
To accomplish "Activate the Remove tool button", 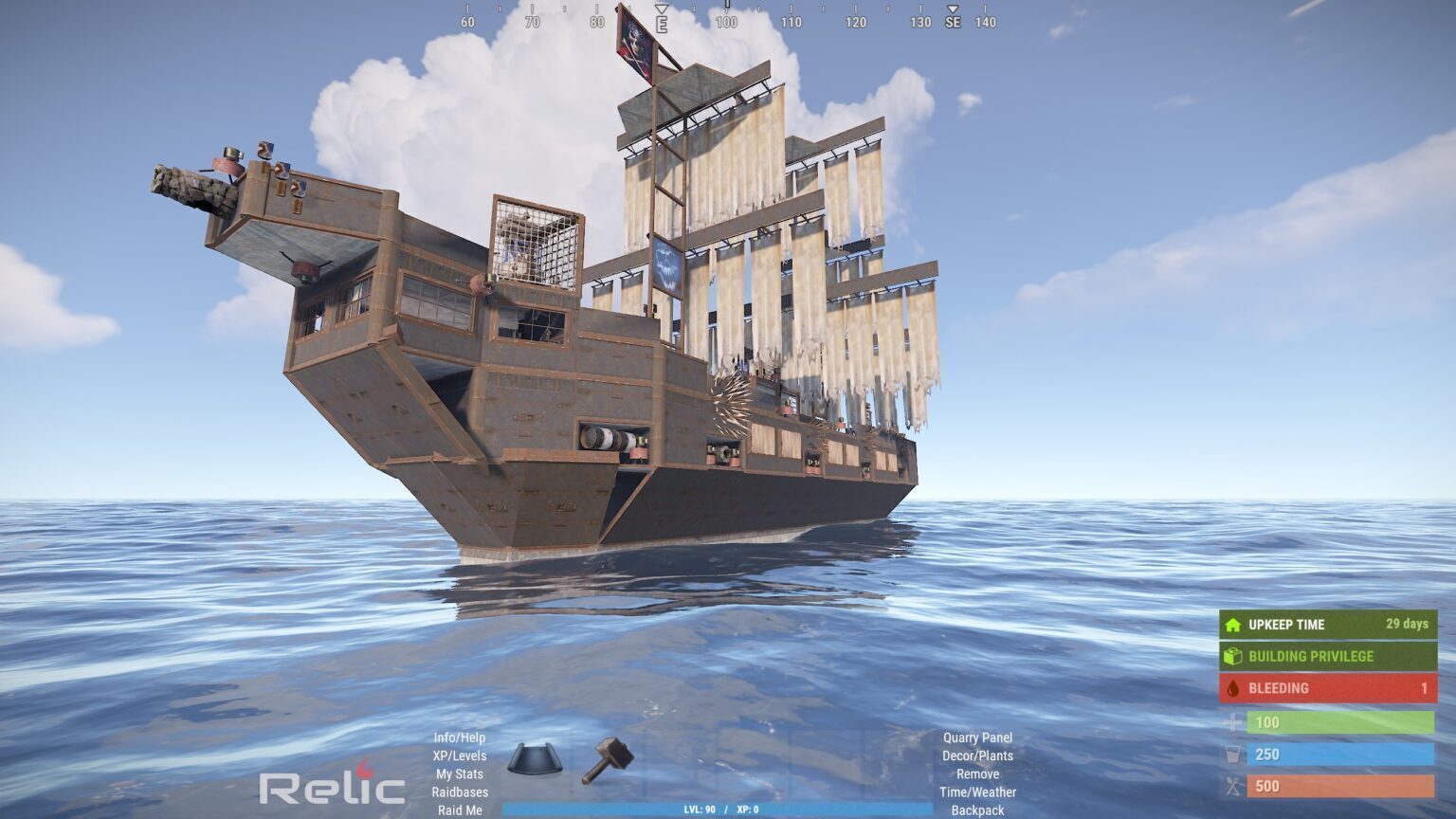I will [977, 773].
